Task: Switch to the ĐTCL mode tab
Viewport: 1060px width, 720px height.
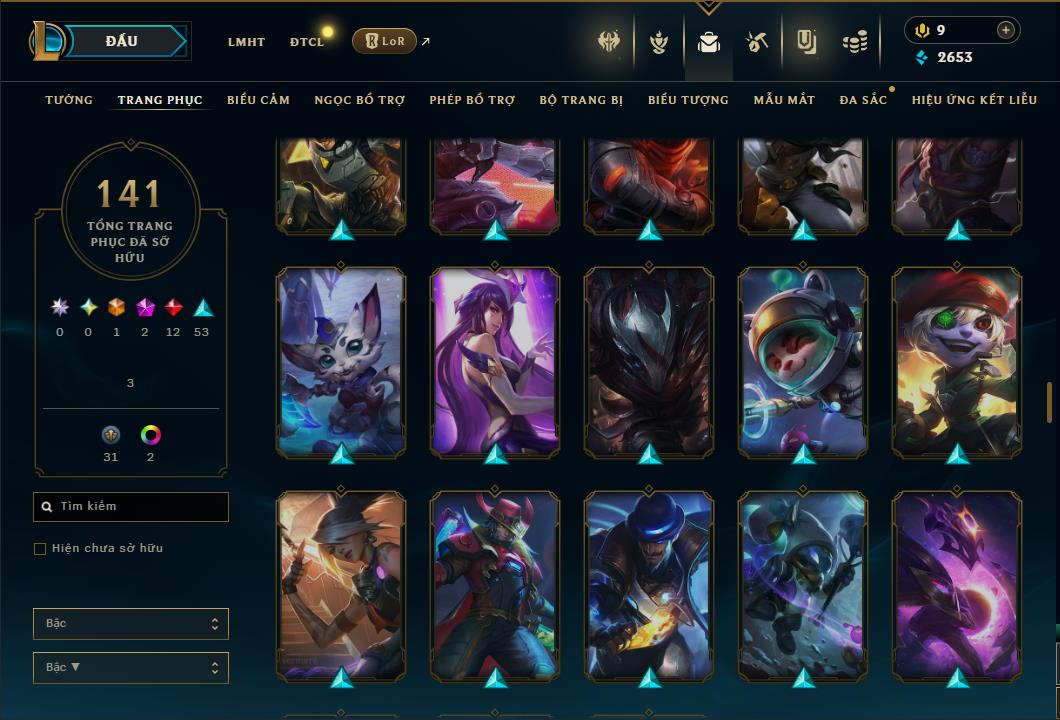Action: tap(307, 42)
